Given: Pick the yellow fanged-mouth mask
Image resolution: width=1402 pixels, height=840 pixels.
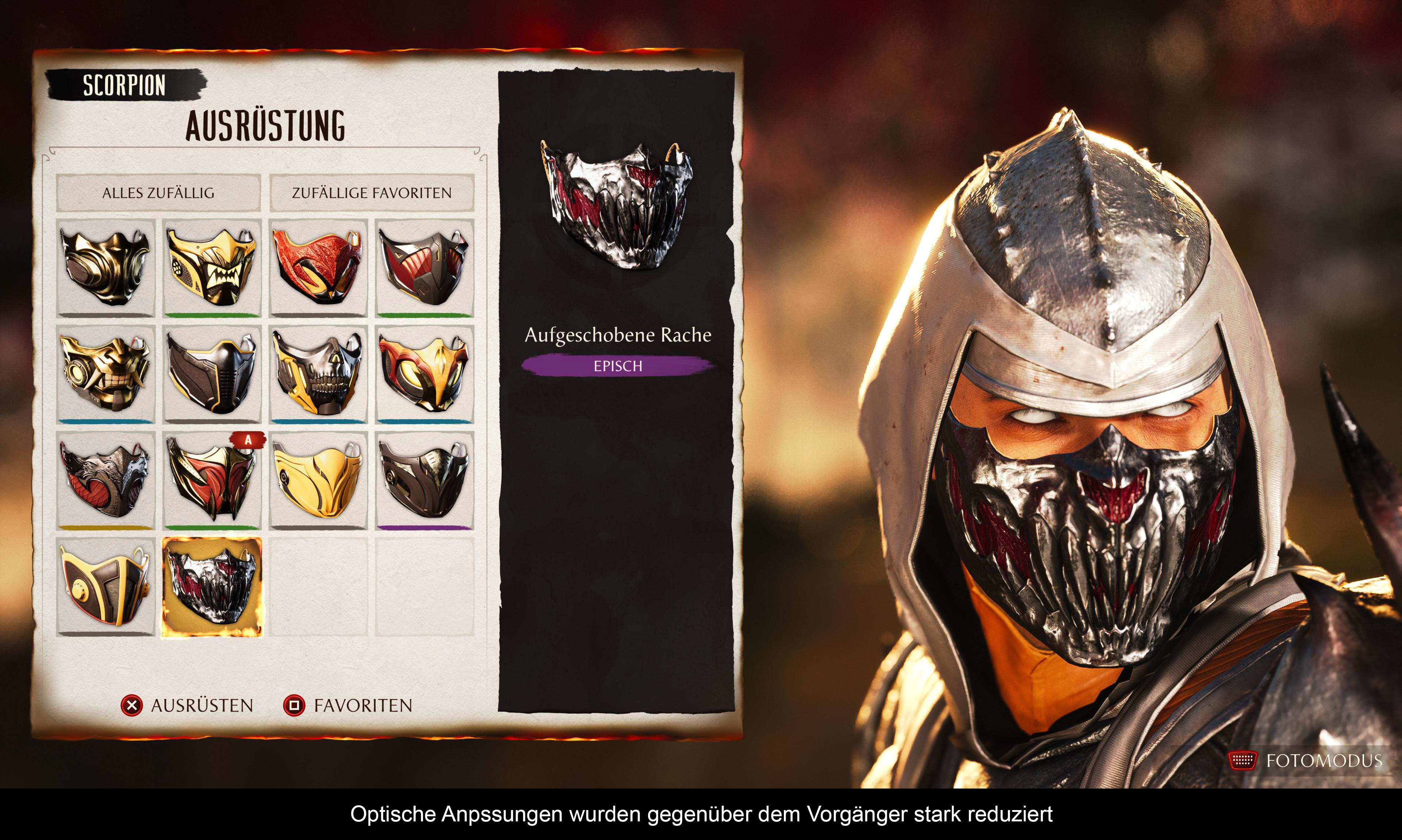Looking at the screenshot, I should [212, 268].
